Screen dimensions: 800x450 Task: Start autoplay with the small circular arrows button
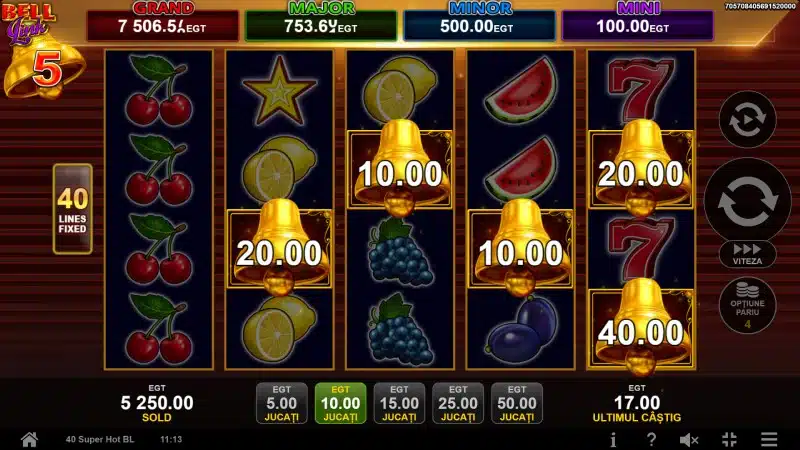coord(748,122)
